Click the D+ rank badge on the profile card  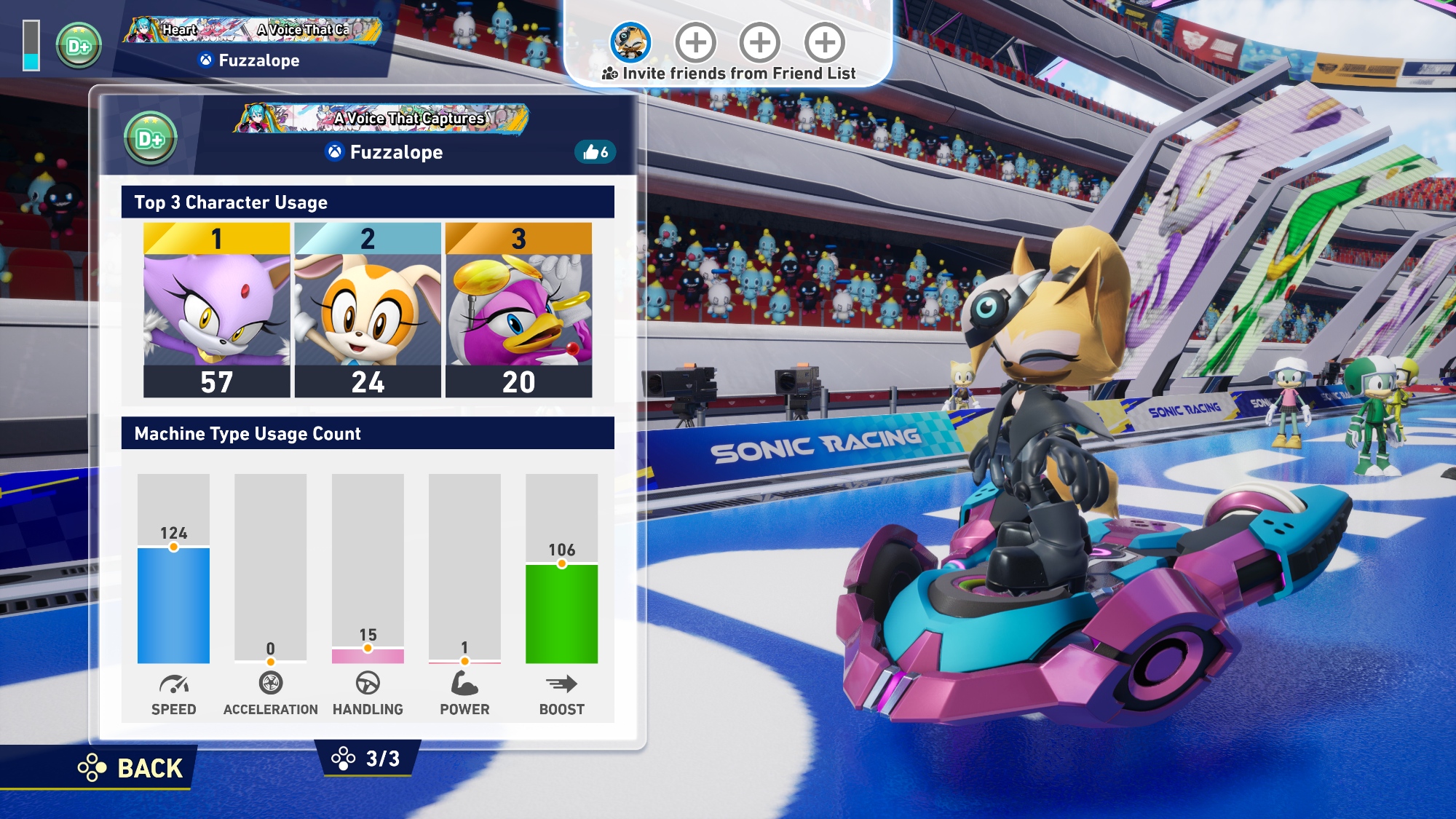[150, 138]
